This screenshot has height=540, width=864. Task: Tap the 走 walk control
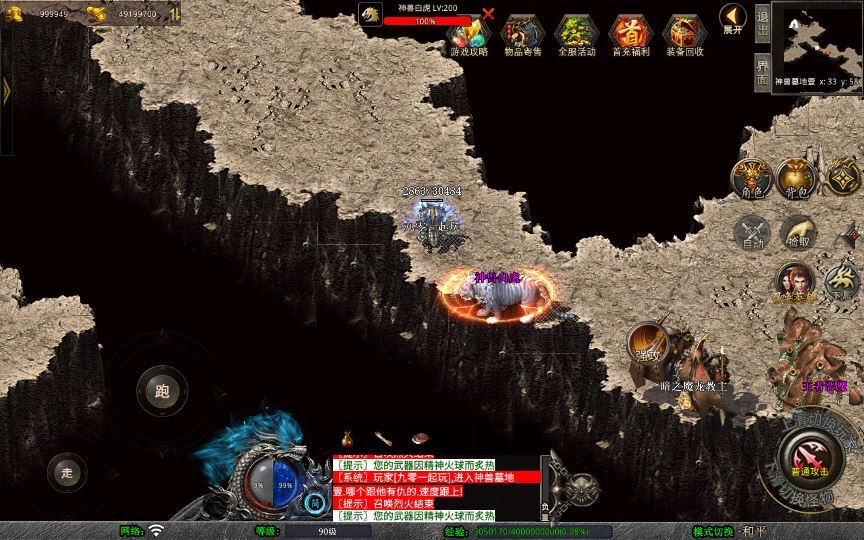point(67,472)
